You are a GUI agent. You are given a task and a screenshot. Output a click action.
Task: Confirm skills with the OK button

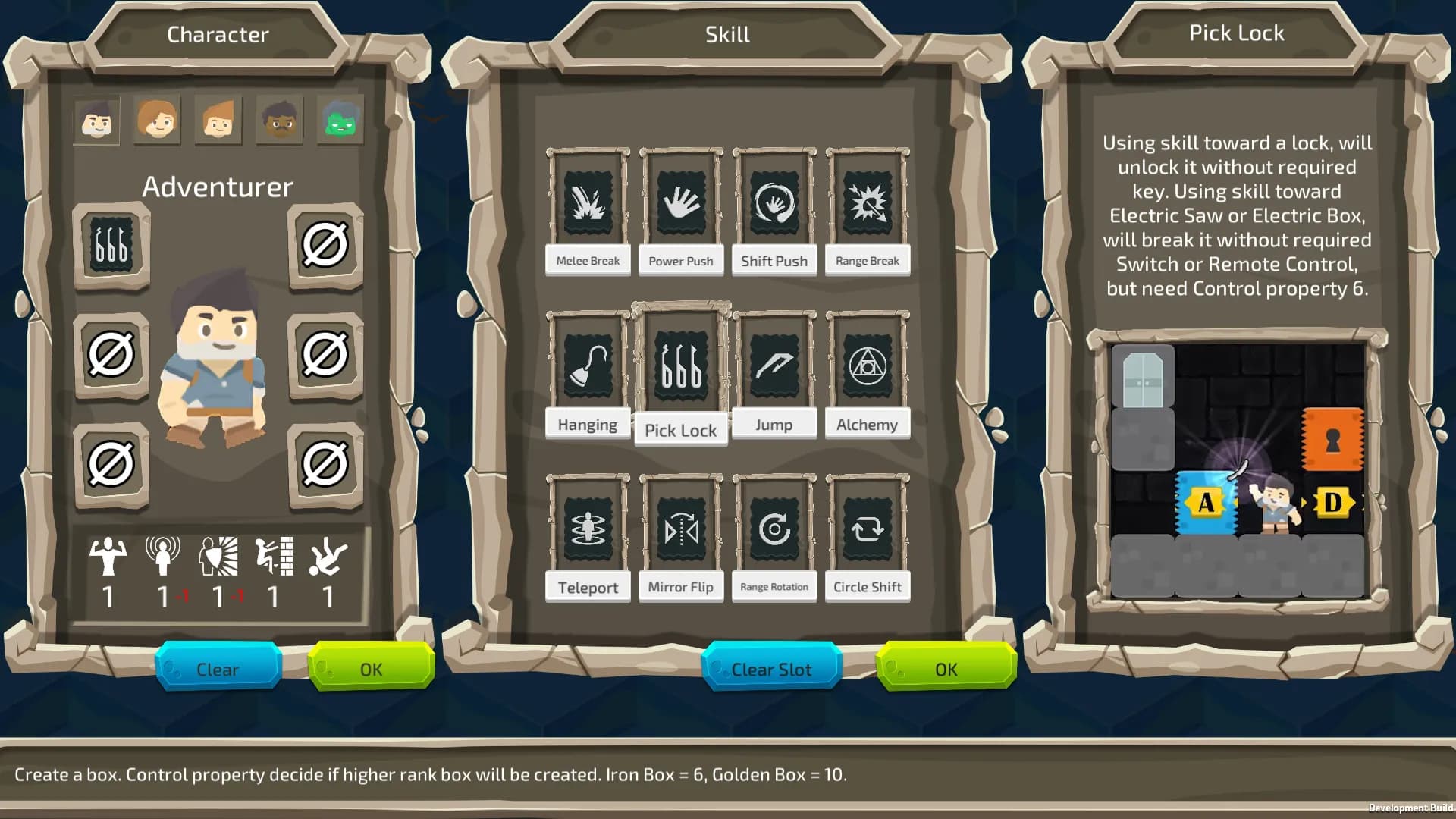(946, 669)
